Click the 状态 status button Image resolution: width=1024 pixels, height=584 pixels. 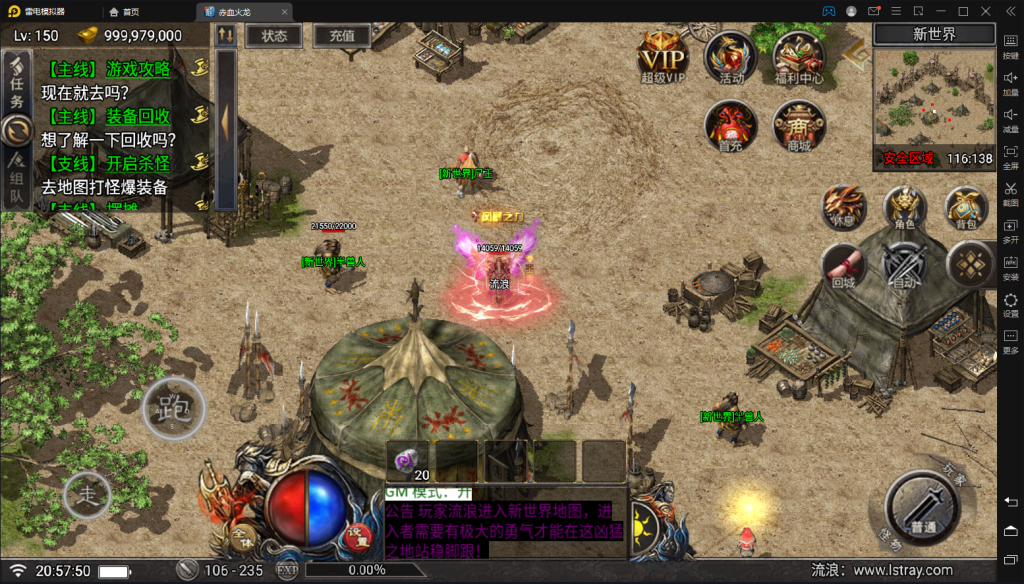click(x=274, y=36)
